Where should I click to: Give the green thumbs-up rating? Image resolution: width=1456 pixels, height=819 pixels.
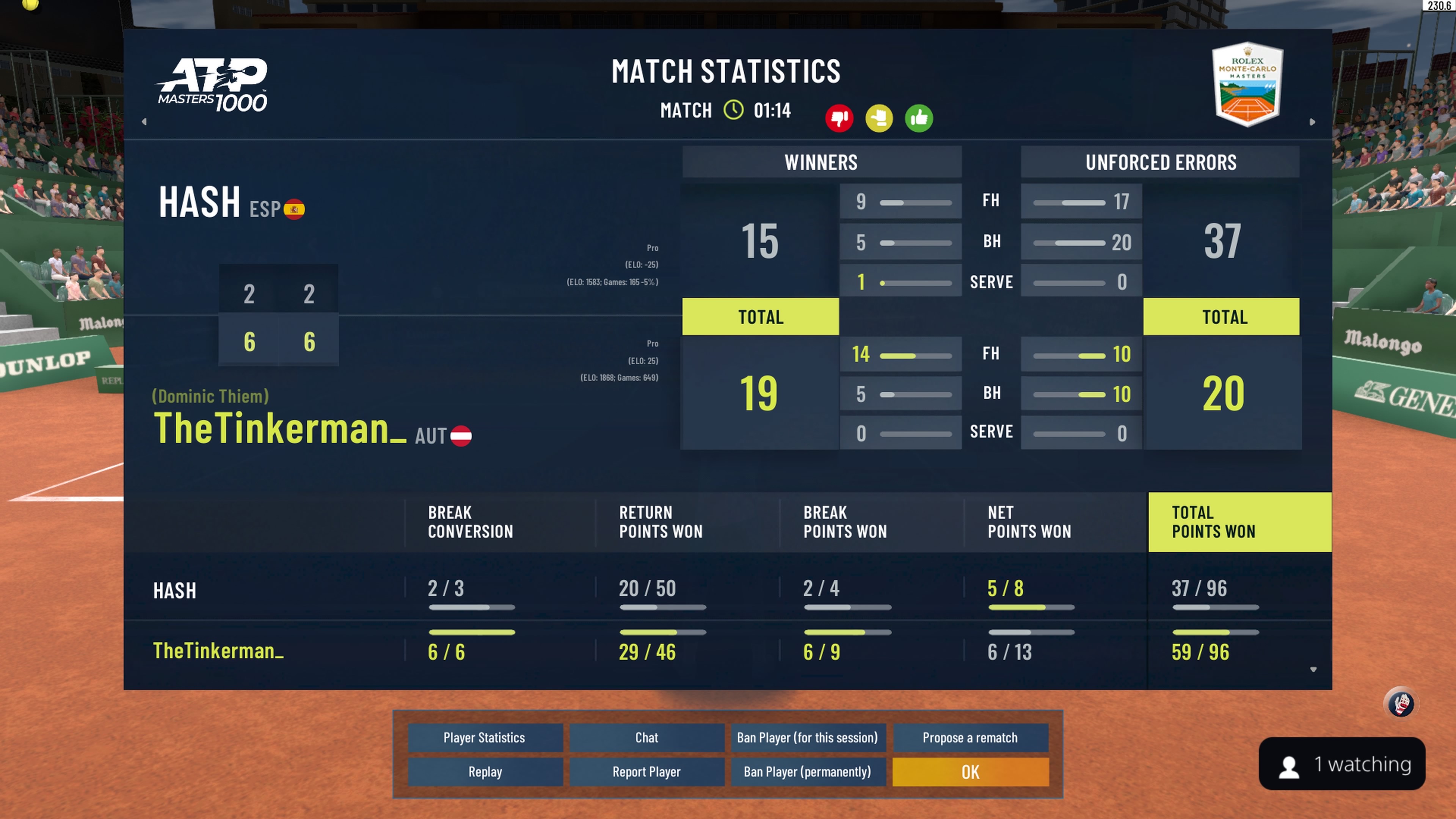(x=918, y=118)
